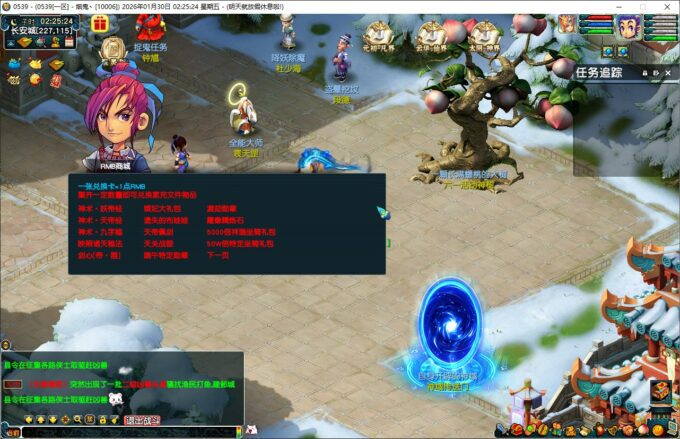This screenshot has height=439, width=680.
Task: Choose 天帝佩剑 in the exchange list
Action: [158, 232]
